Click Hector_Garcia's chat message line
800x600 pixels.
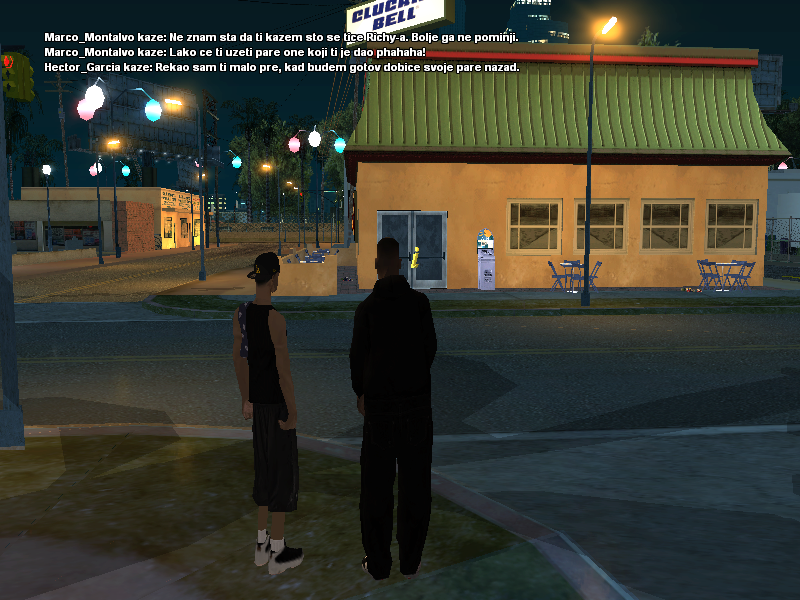click(x=282, y=67)
